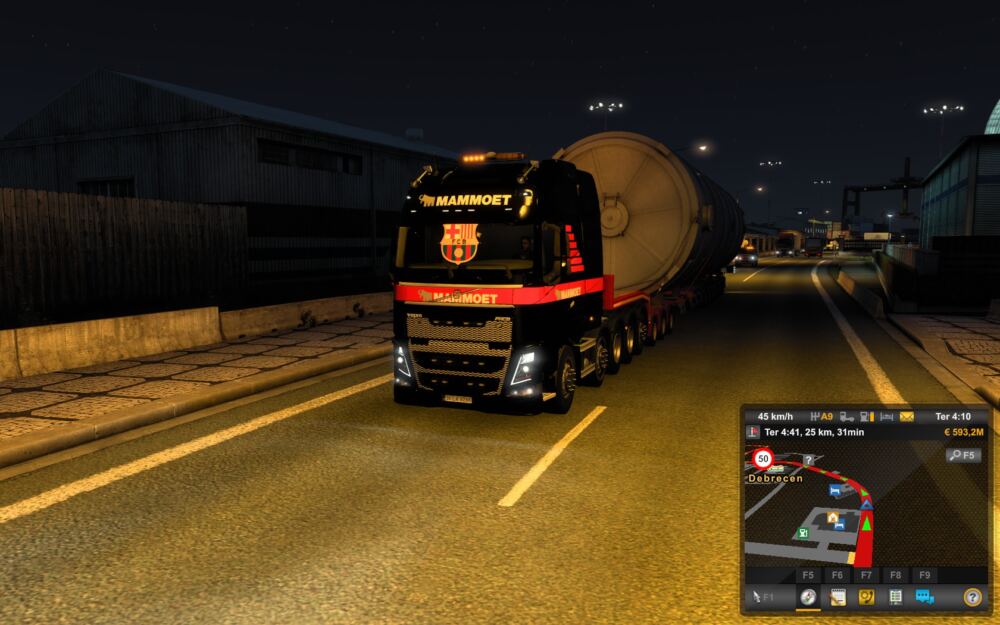The image size is (1000, 625).
Task: Select the green gas station map marker
Action: (802, 533)
